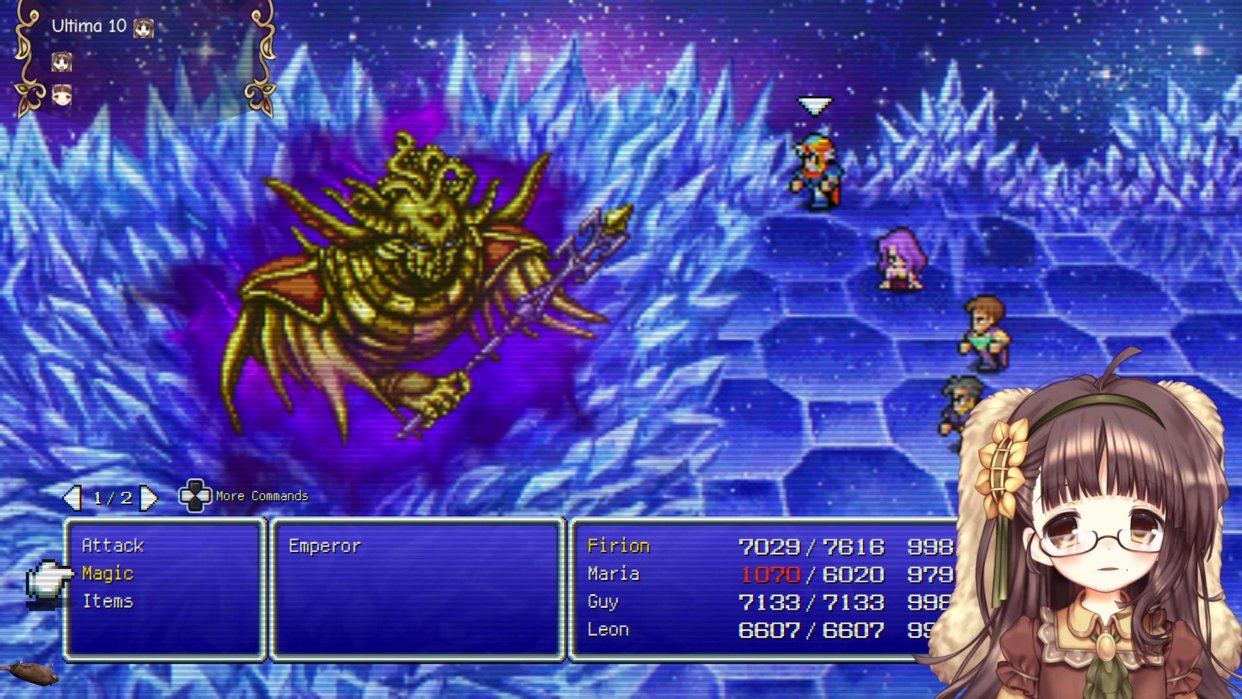The height and width of the screenshot is (699, 1242).
Task: Select Leon in the party list
Action: click(x=608, y=630)
